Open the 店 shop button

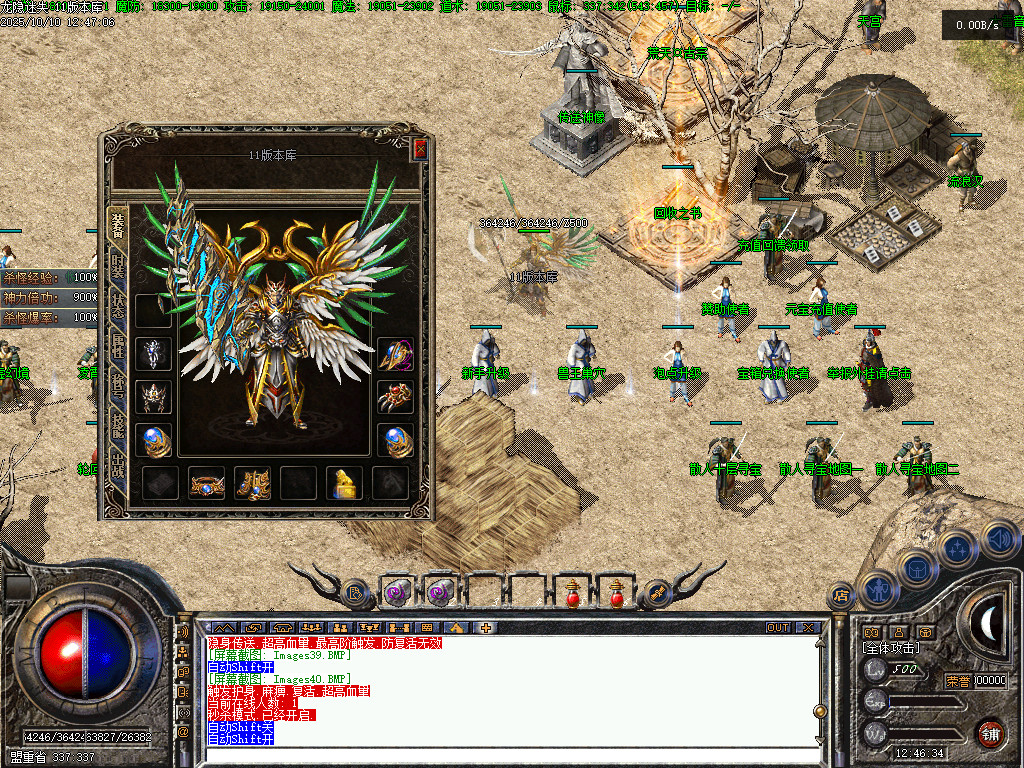841,596
